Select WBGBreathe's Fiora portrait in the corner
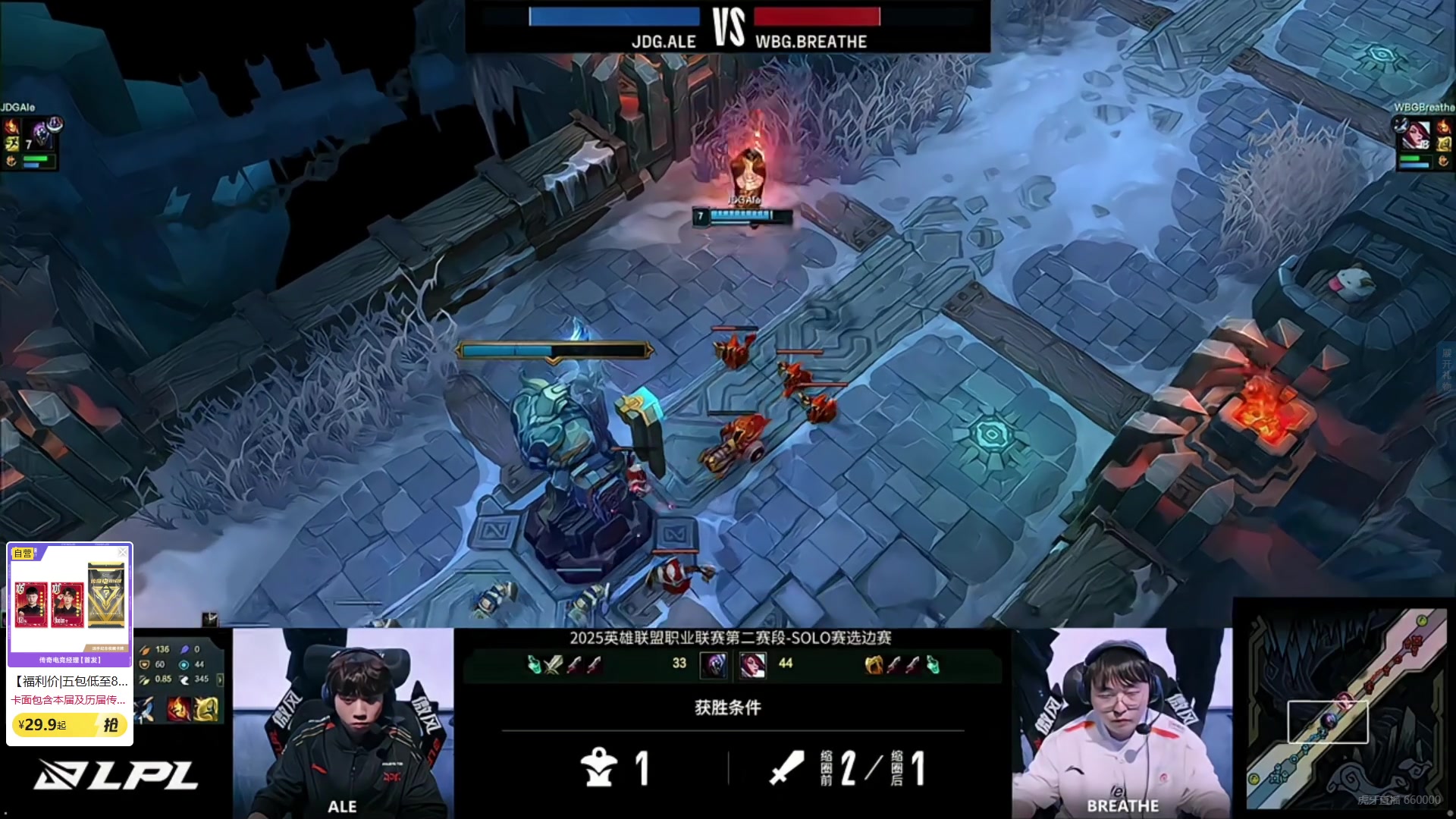The image size is (1456, 819). tap(1416, 136)
